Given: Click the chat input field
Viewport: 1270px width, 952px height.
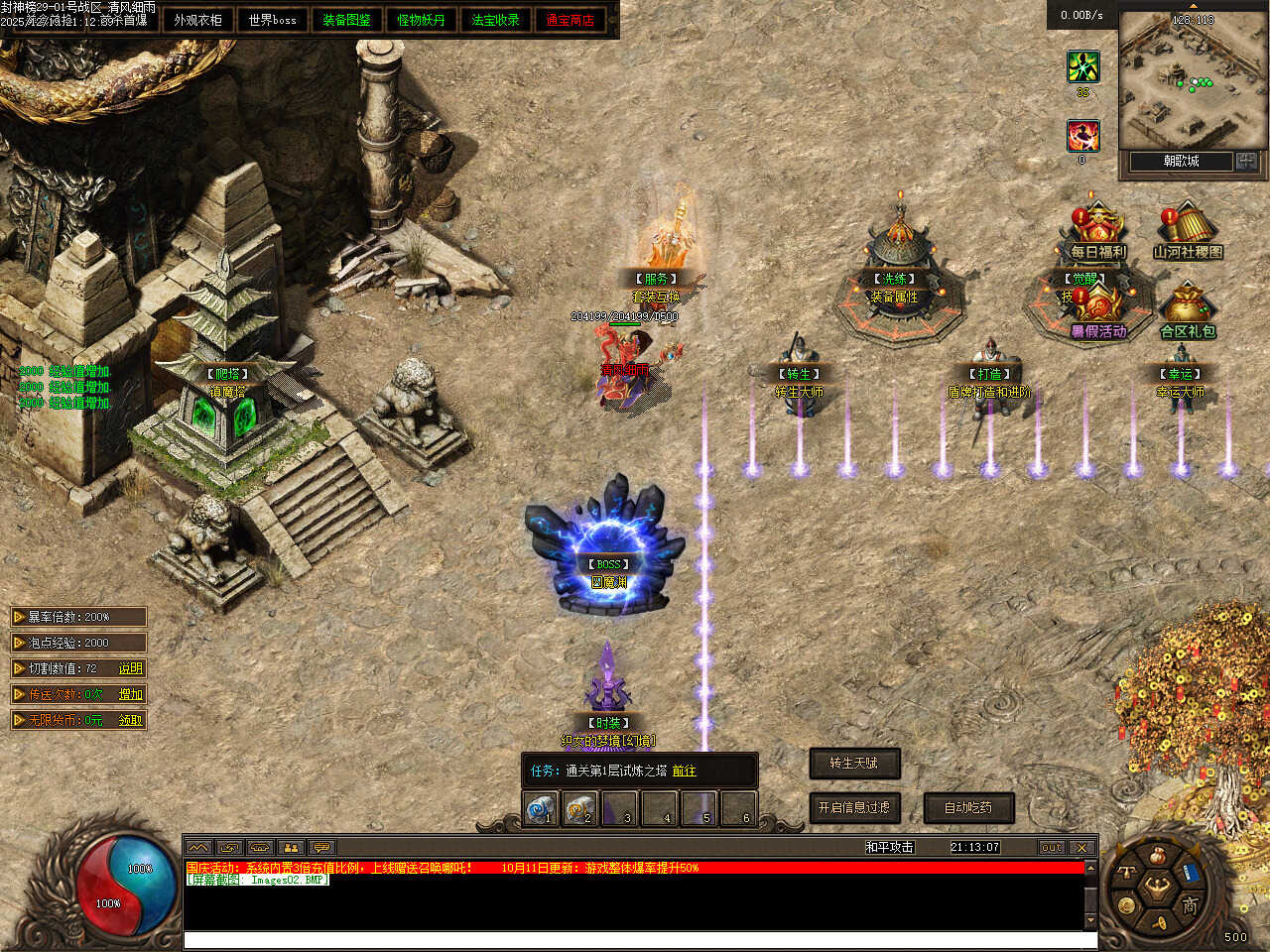Looking at the screenshot, I should (635, 940).
